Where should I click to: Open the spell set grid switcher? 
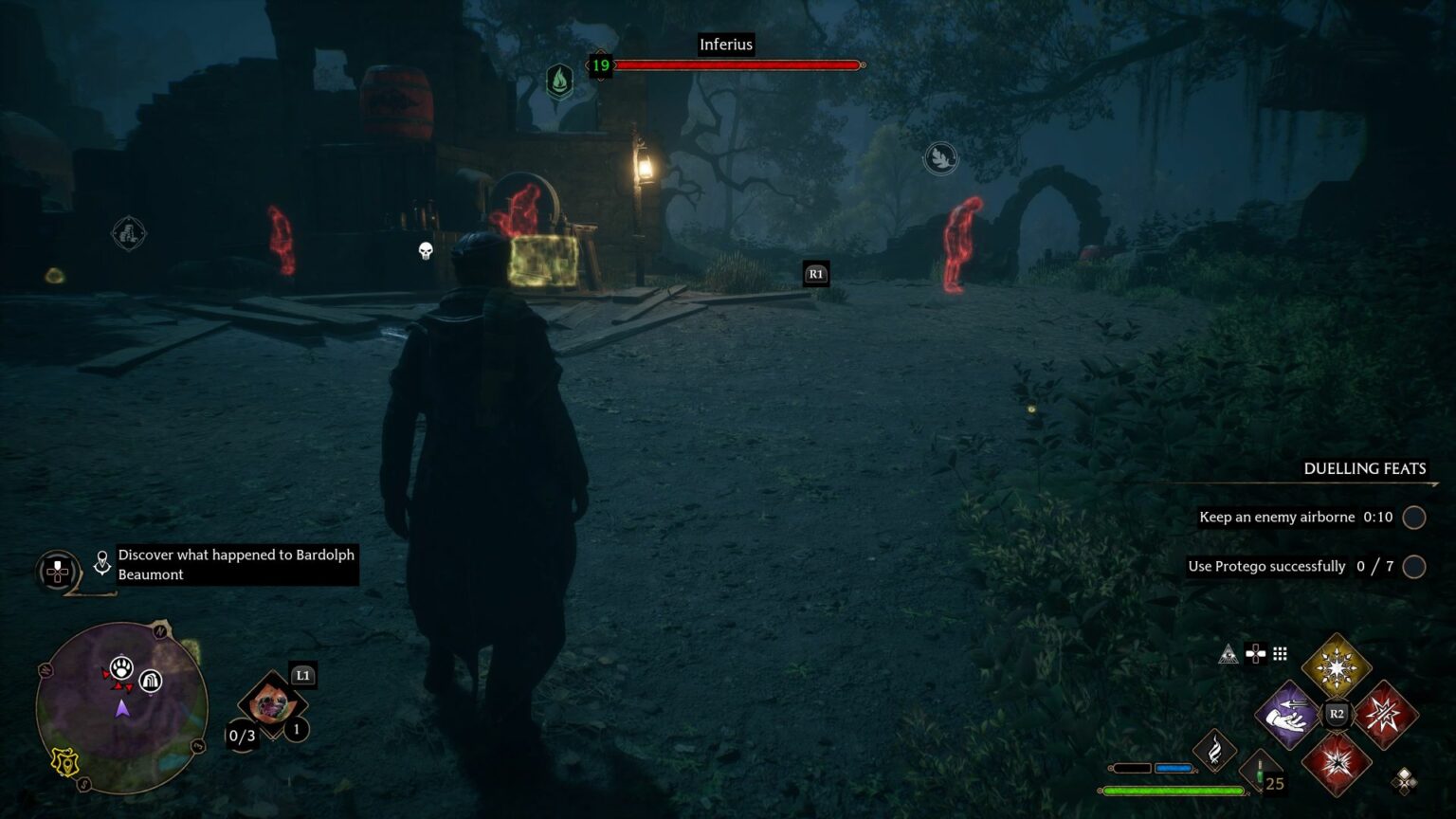tap(1280, 654)
